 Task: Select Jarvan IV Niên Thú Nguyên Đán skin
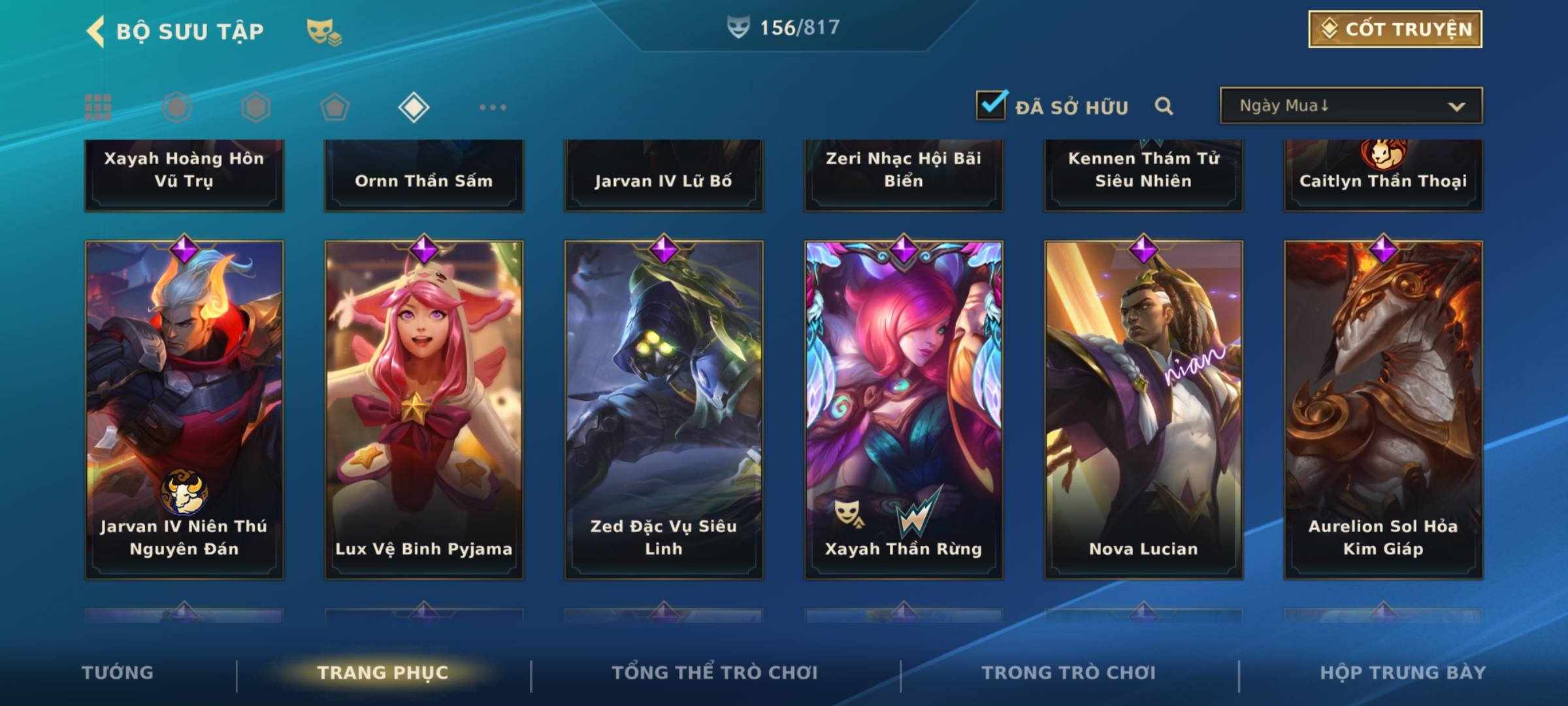click(184, 409)
